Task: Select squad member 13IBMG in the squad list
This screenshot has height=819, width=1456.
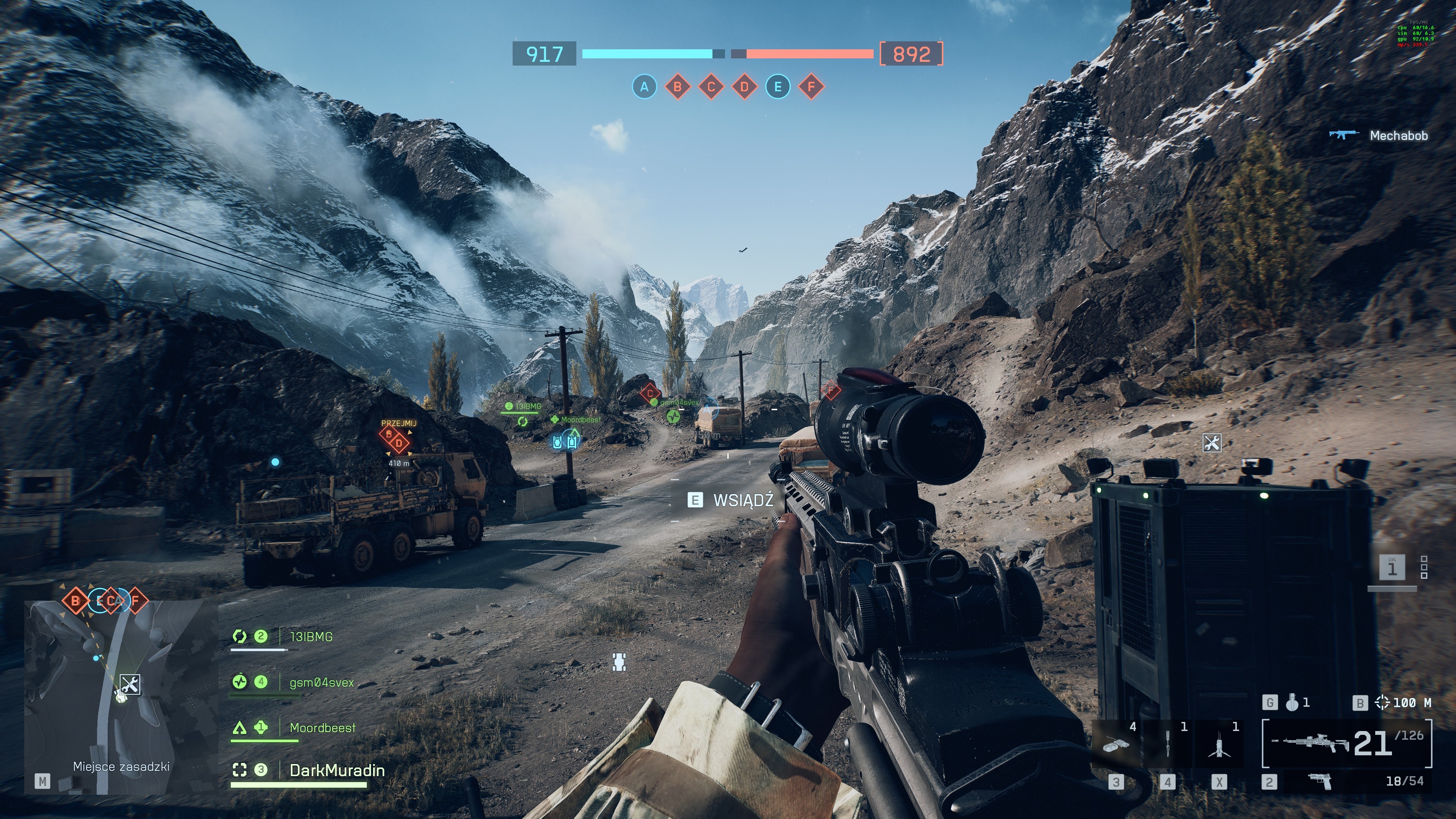Action: click(311, 637)
